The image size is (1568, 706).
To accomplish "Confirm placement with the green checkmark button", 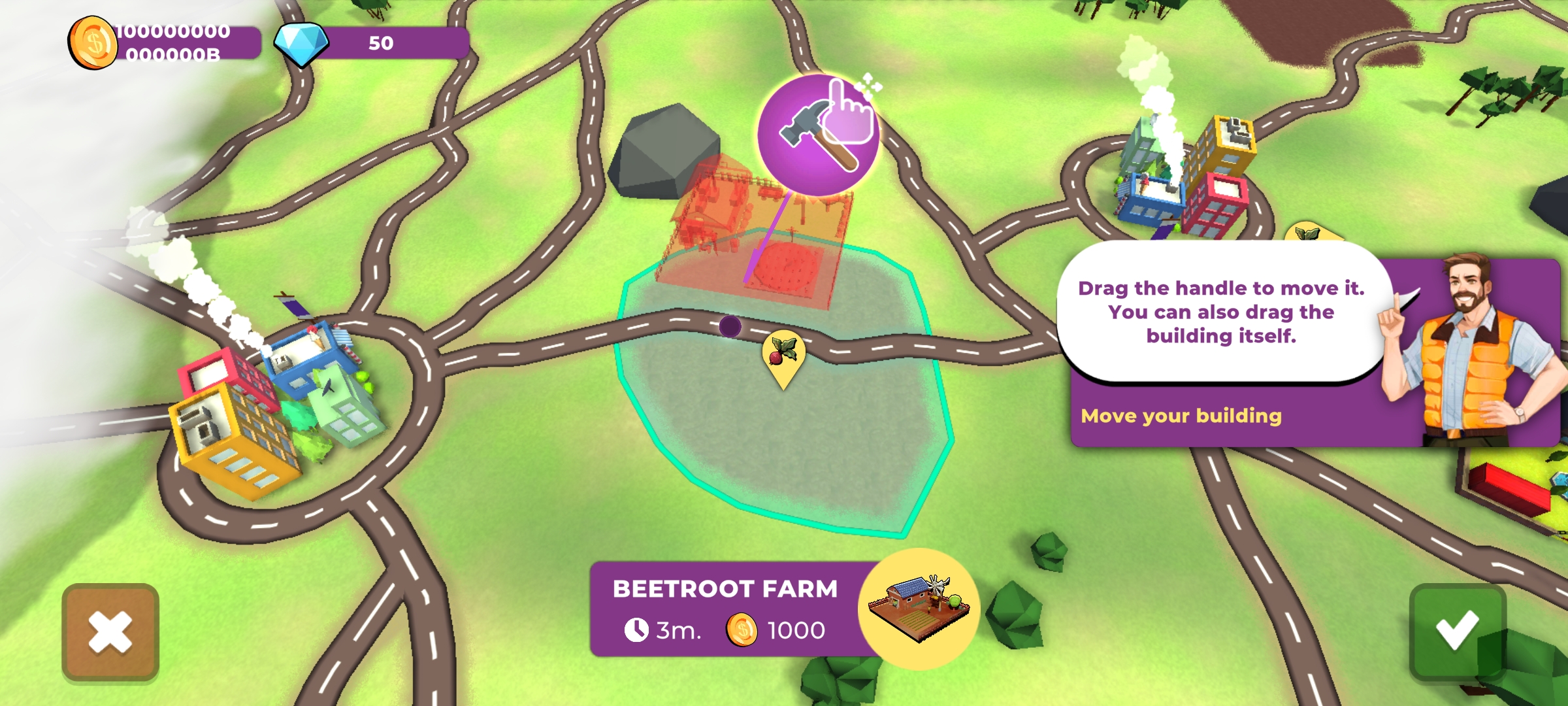I will [x=1457, y=631].
